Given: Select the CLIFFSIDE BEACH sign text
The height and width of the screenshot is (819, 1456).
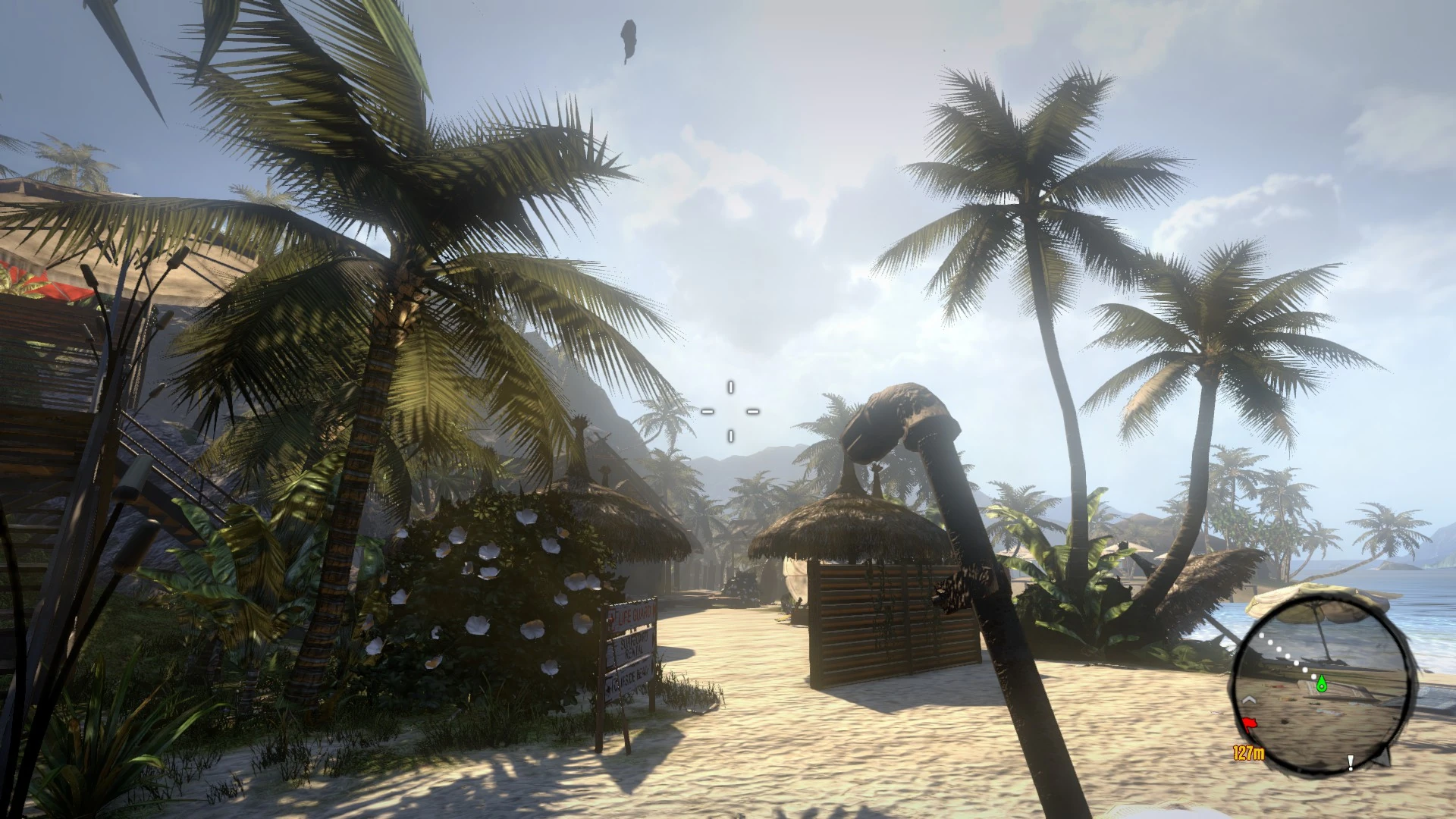Looking at the screenshot, I should point(630,678).
